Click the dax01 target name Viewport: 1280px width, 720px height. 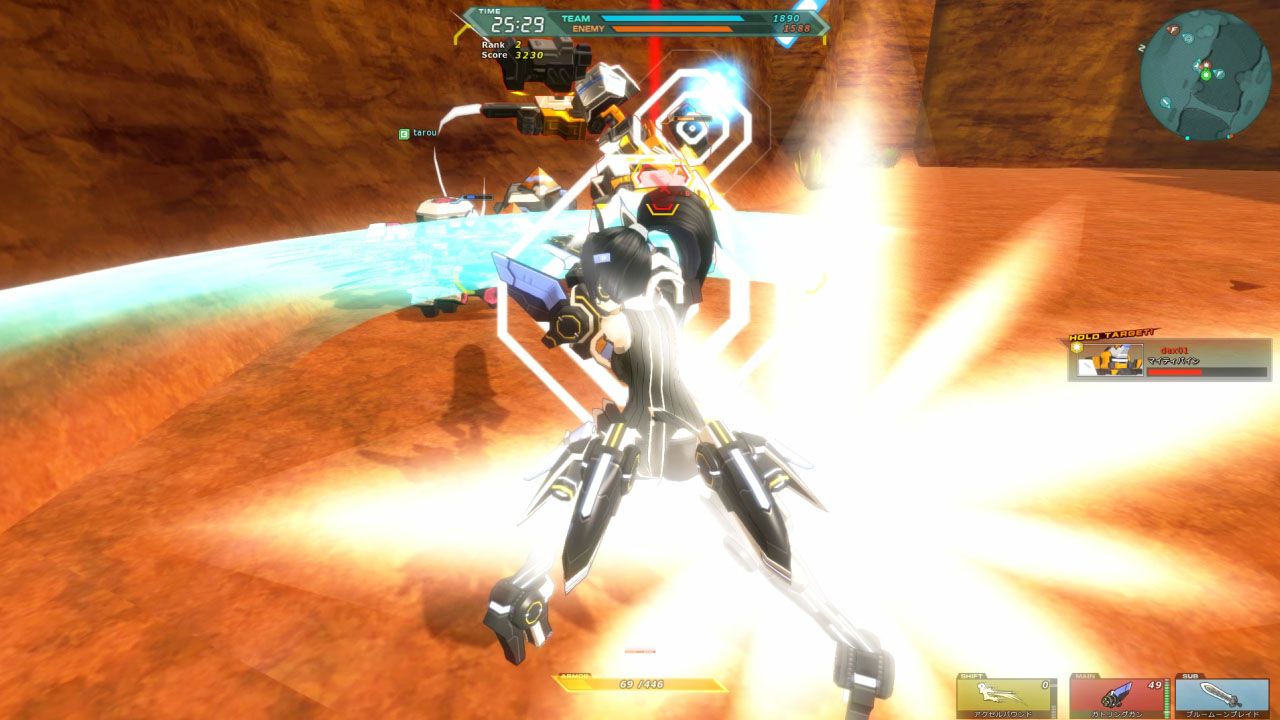tap(1174, 350)
